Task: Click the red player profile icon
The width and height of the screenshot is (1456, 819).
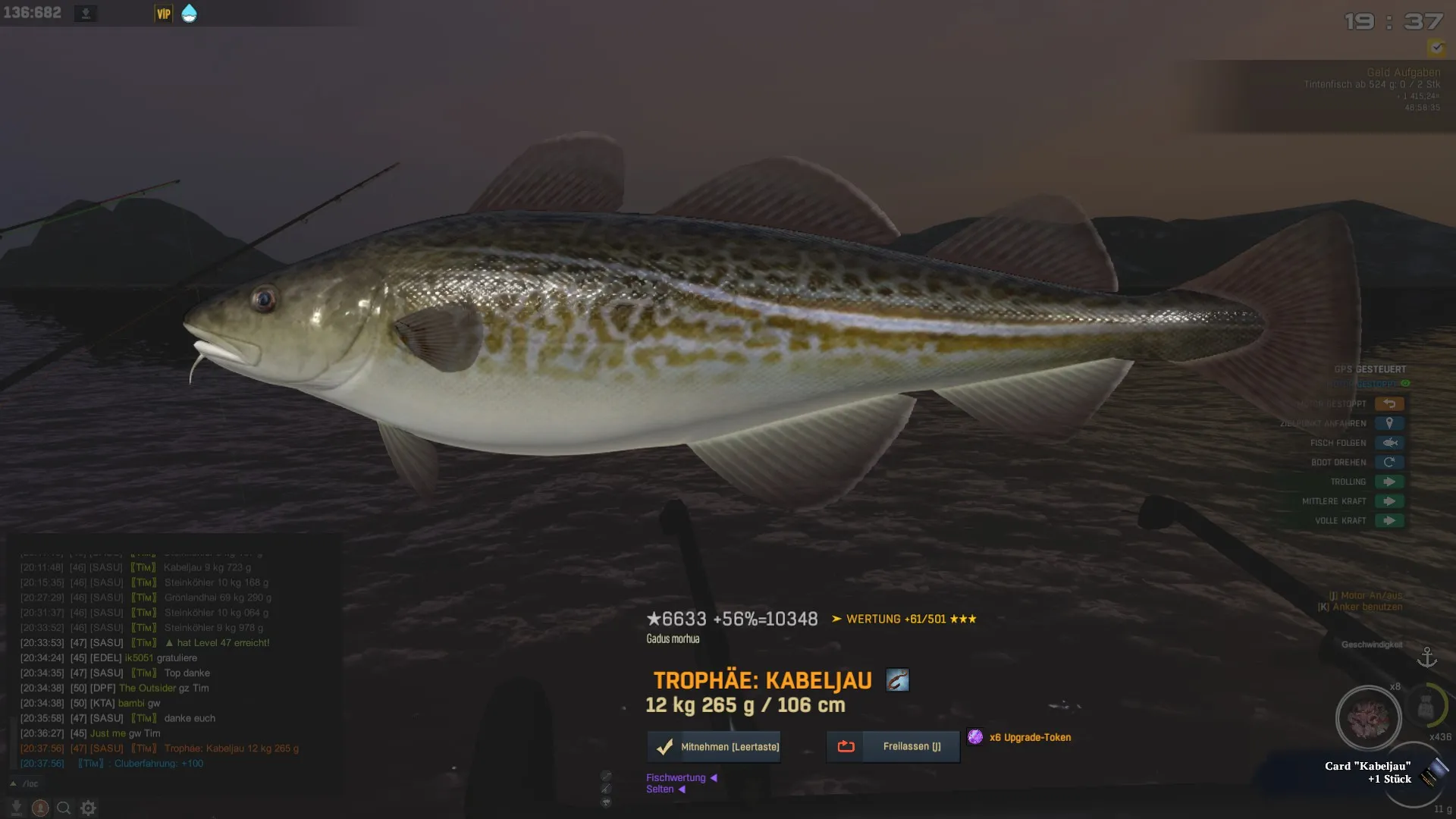Action: point(40,808)
